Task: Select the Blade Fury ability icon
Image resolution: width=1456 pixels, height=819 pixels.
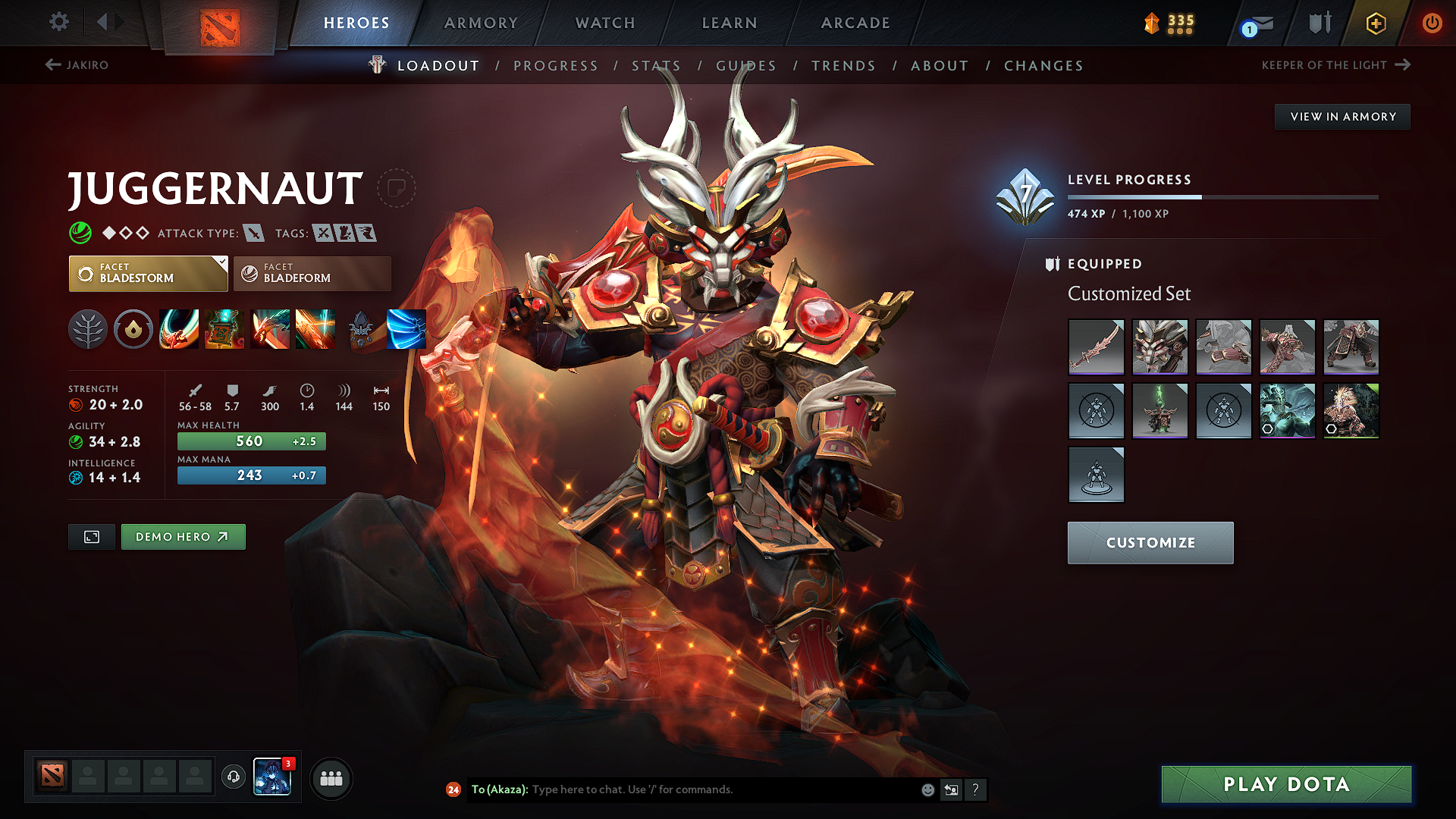Action: [x=180, y=329]
